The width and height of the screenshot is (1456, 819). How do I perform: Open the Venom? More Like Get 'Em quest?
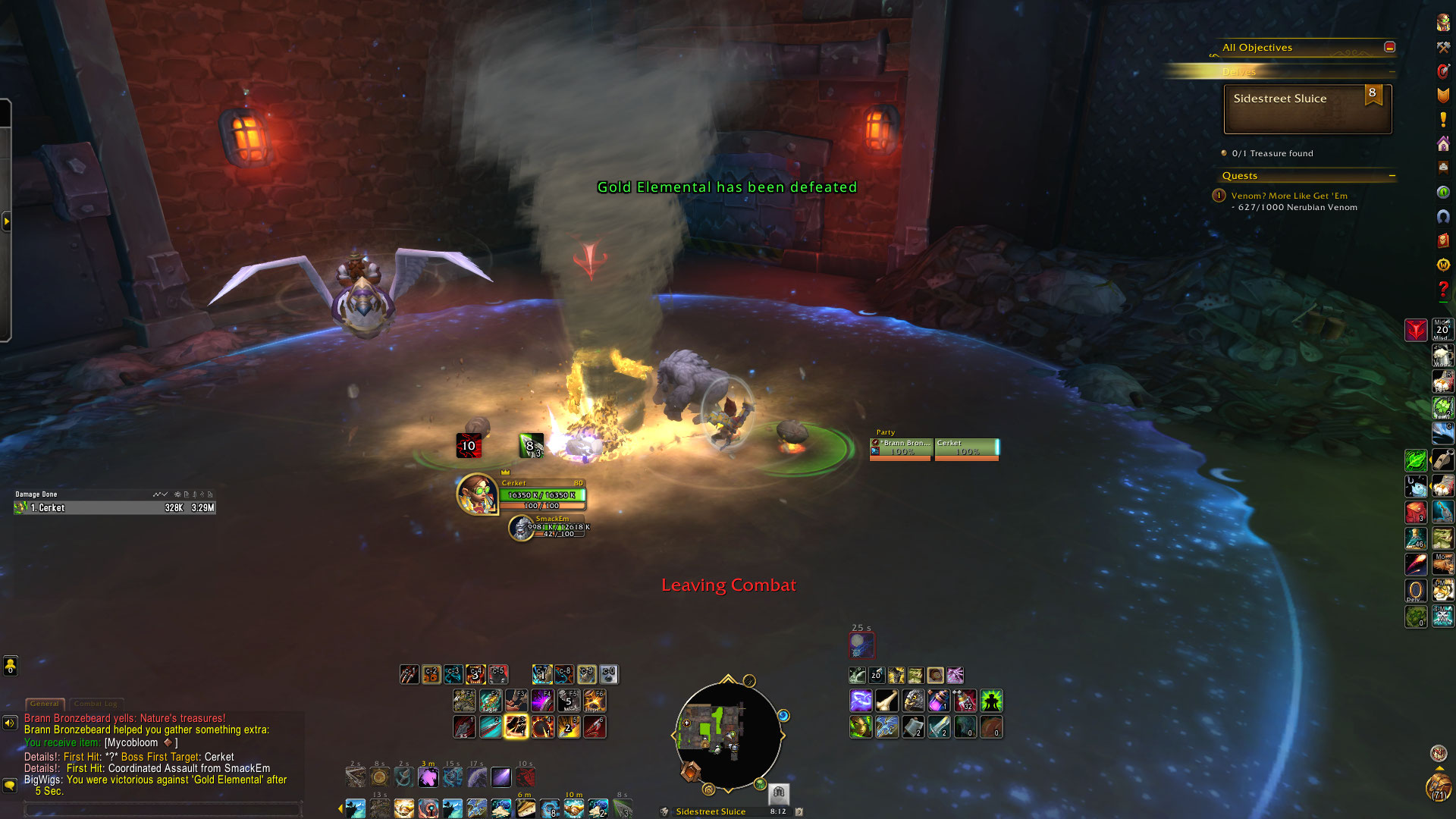1289,196
